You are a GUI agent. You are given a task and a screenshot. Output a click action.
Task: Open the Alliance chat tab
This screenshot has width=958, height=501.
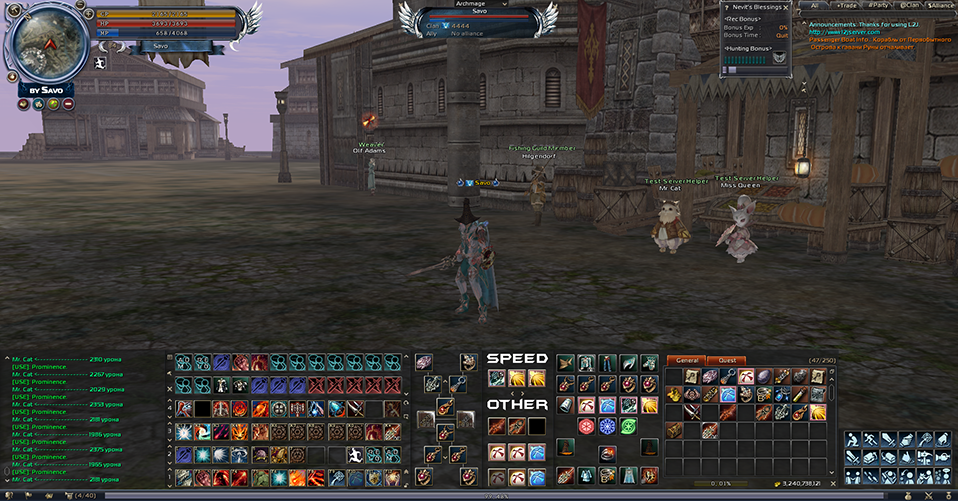[x=941, y=5]
